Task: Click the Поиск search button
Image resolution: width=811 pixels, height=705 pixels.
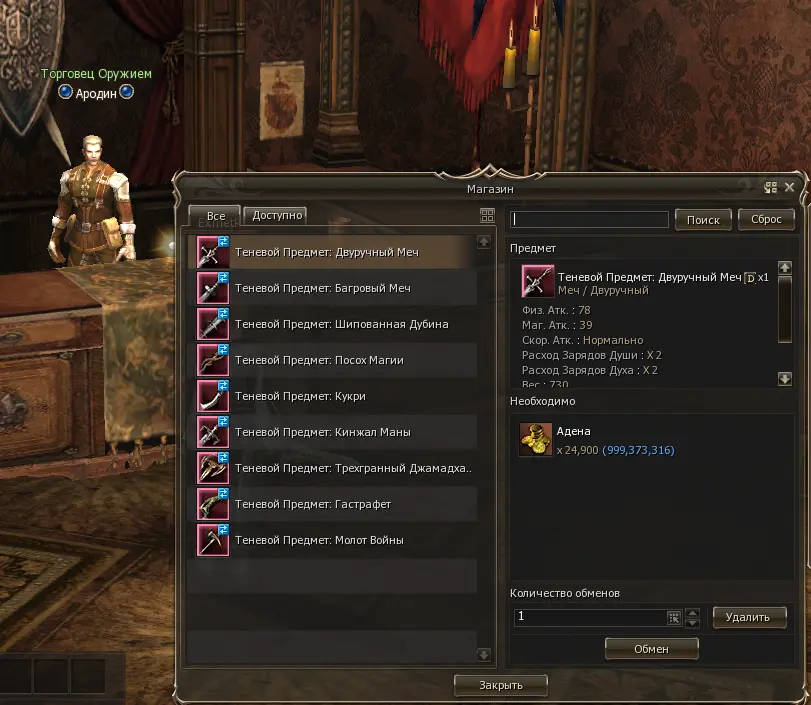Action: pyautogui.click(x=702, y=220)
